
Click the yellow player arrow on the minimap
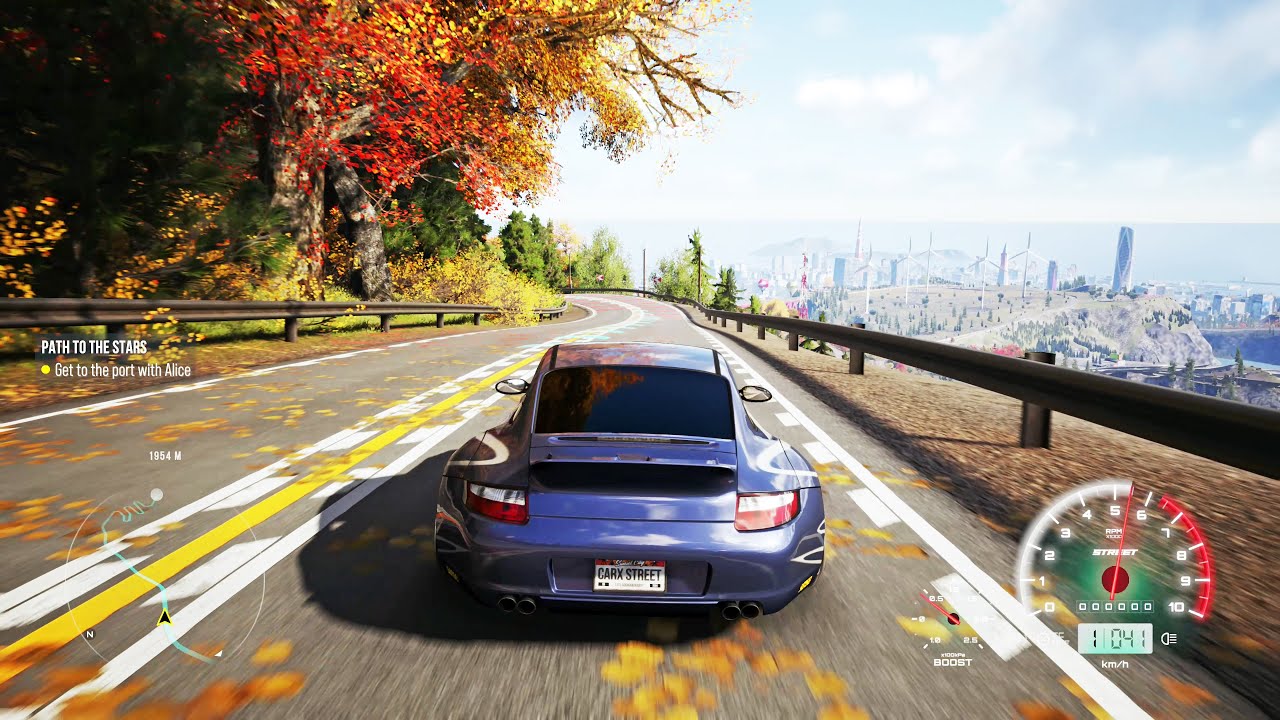[x=165, y=617]
